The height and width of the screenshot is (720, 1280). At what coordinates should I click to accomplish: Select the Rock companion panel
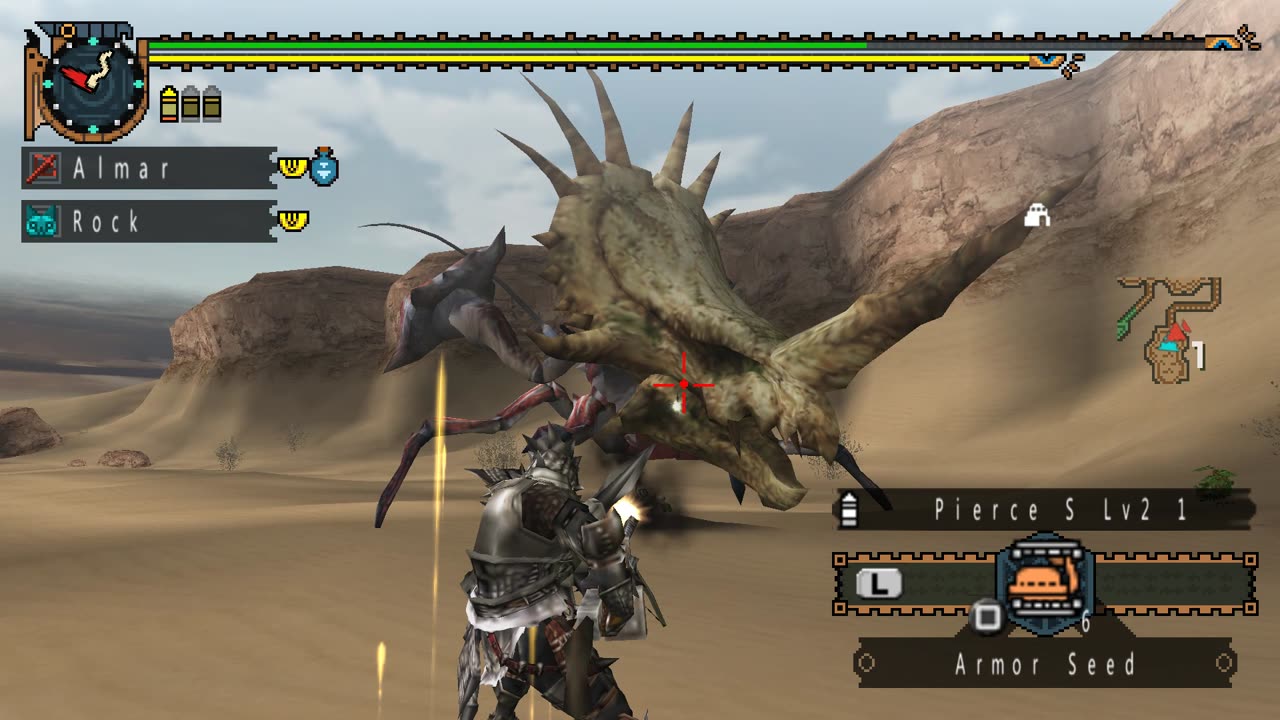tap(148, 221)
